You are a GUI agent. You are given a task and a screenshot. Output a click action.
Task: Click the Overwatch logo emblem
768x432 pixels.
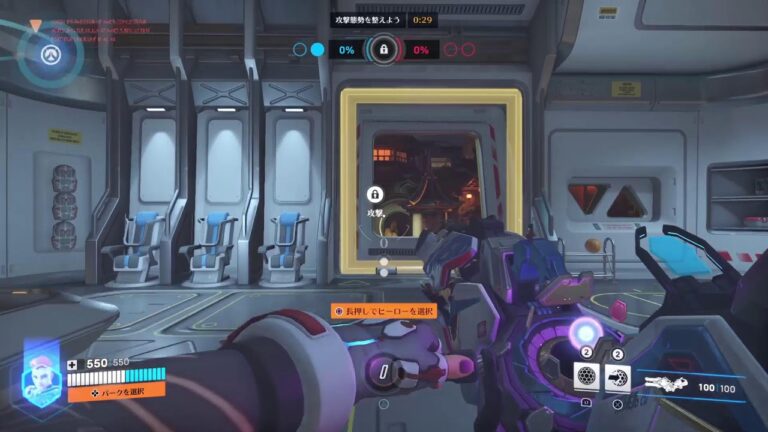click(x=46, y=53)
